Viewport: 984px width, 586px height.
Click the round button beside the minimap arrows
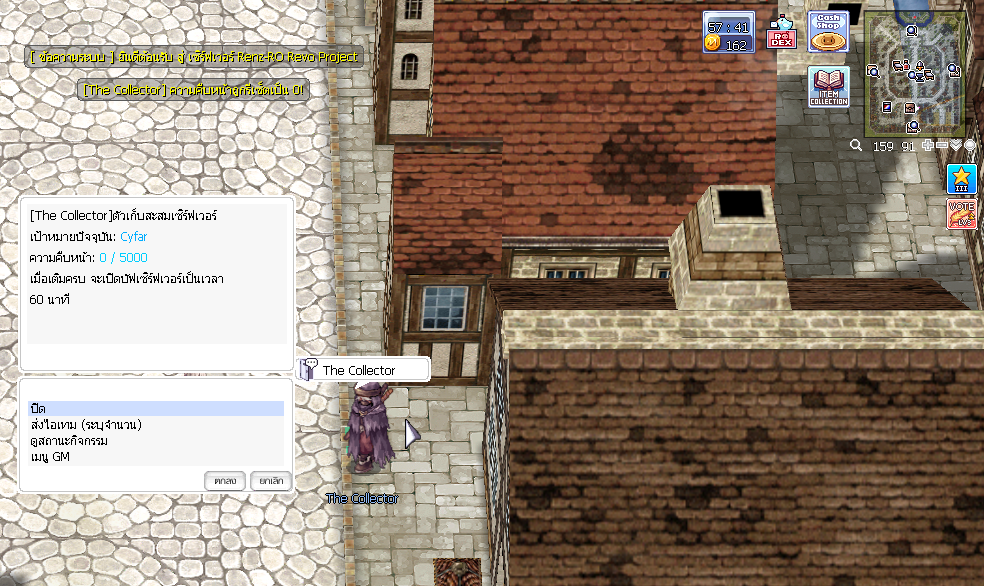969,146
